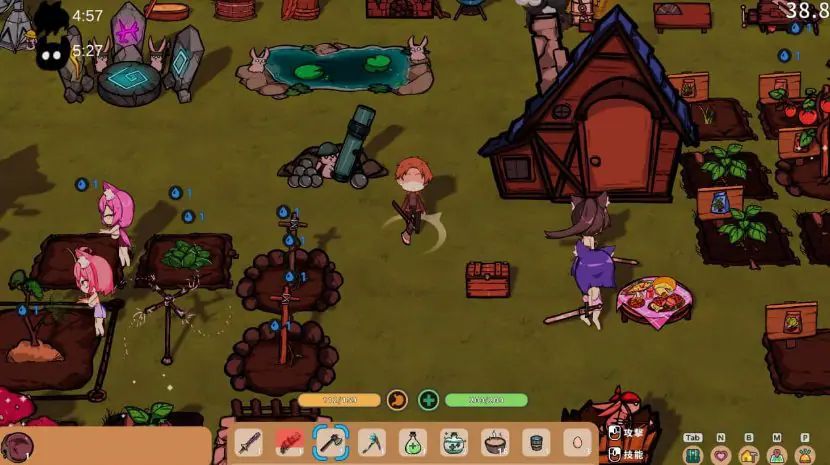This screenshot has height=465, width=830.
Task: Select the green potion bottle slot
Action: coord(412,442)
